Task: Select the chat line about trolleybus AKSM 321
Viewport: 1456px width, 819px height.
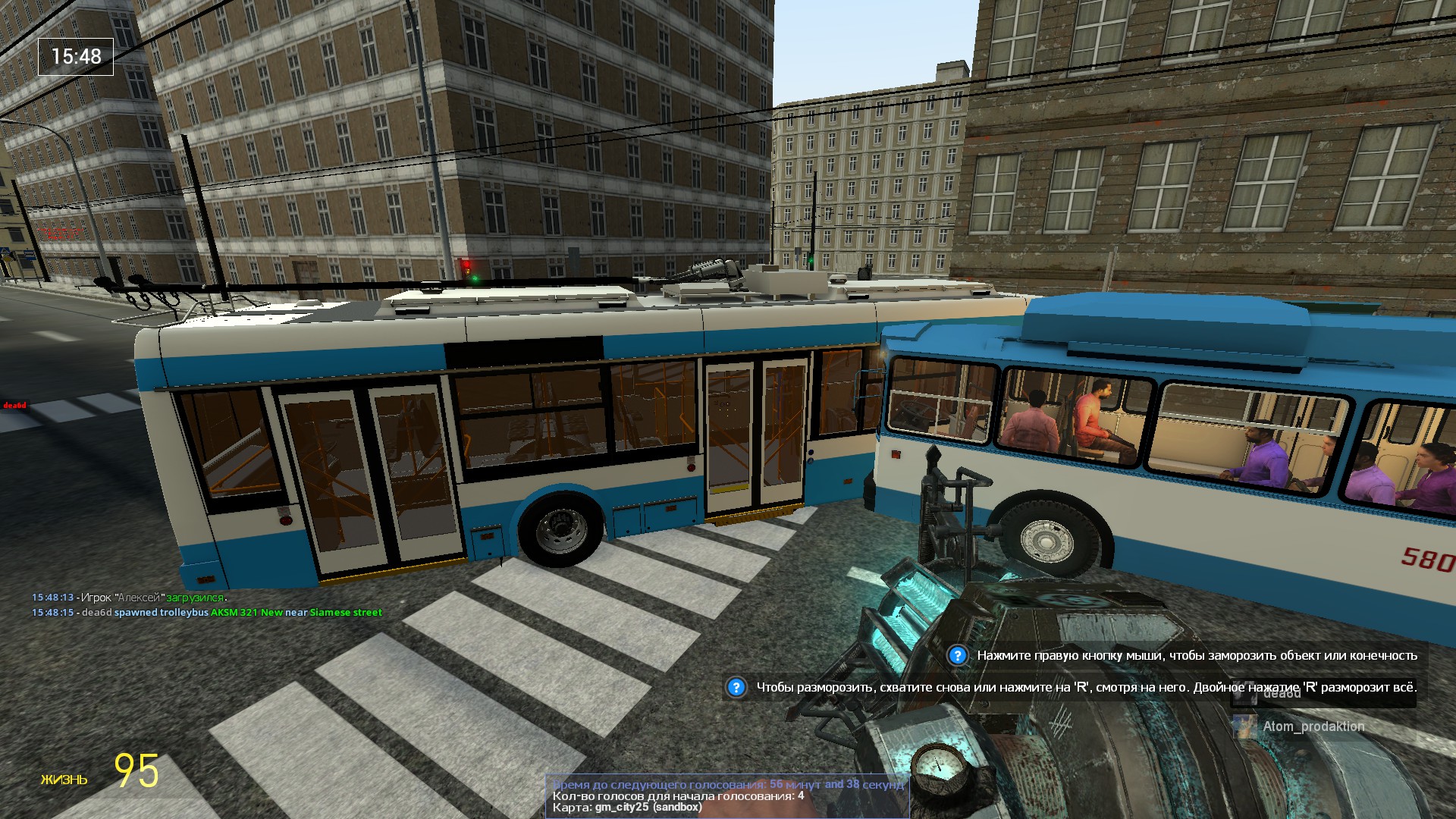Action: tap(207, 613)
